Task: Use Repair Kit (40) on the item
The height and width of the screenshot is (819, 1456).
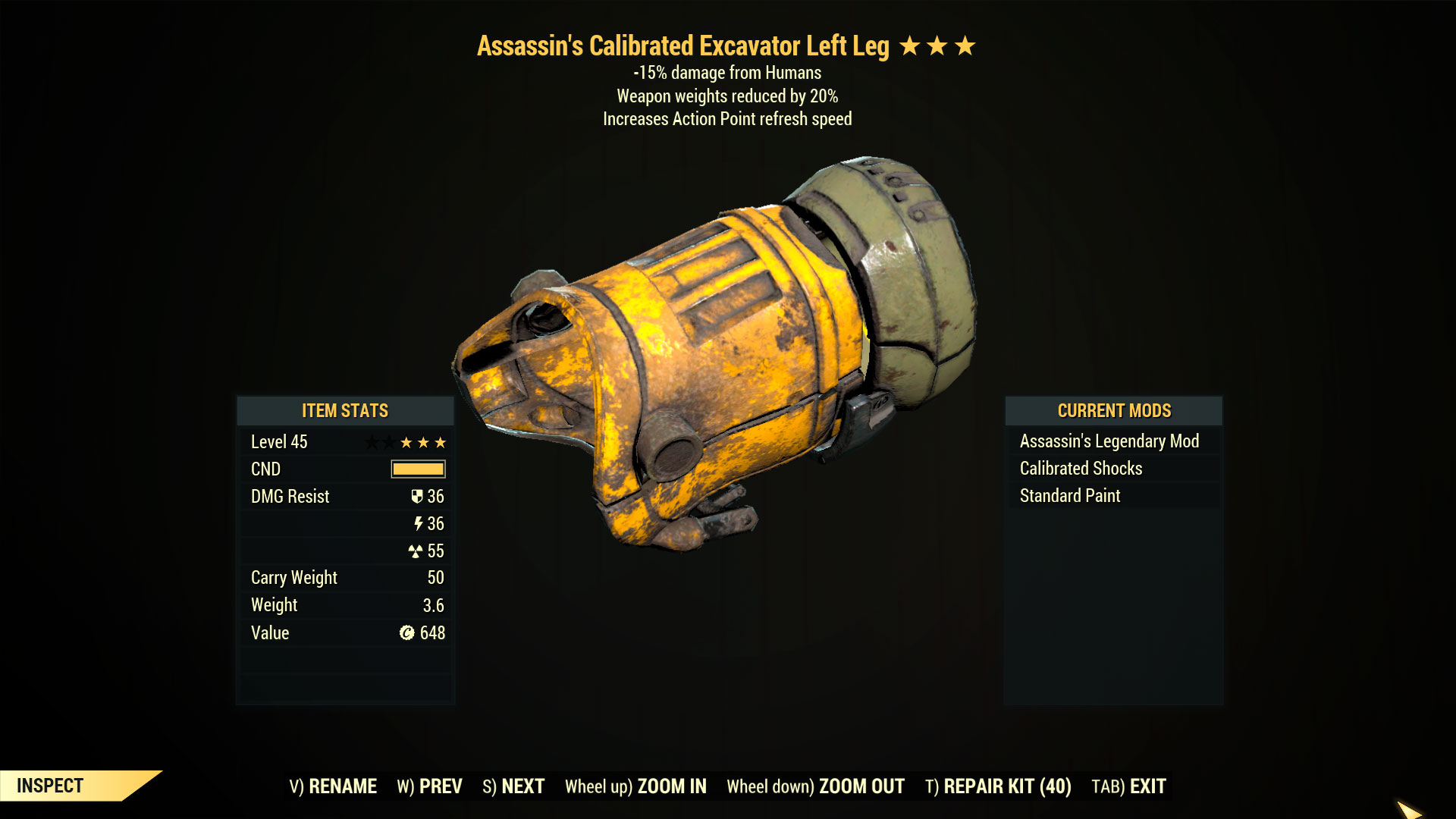Action: [998, 786]
